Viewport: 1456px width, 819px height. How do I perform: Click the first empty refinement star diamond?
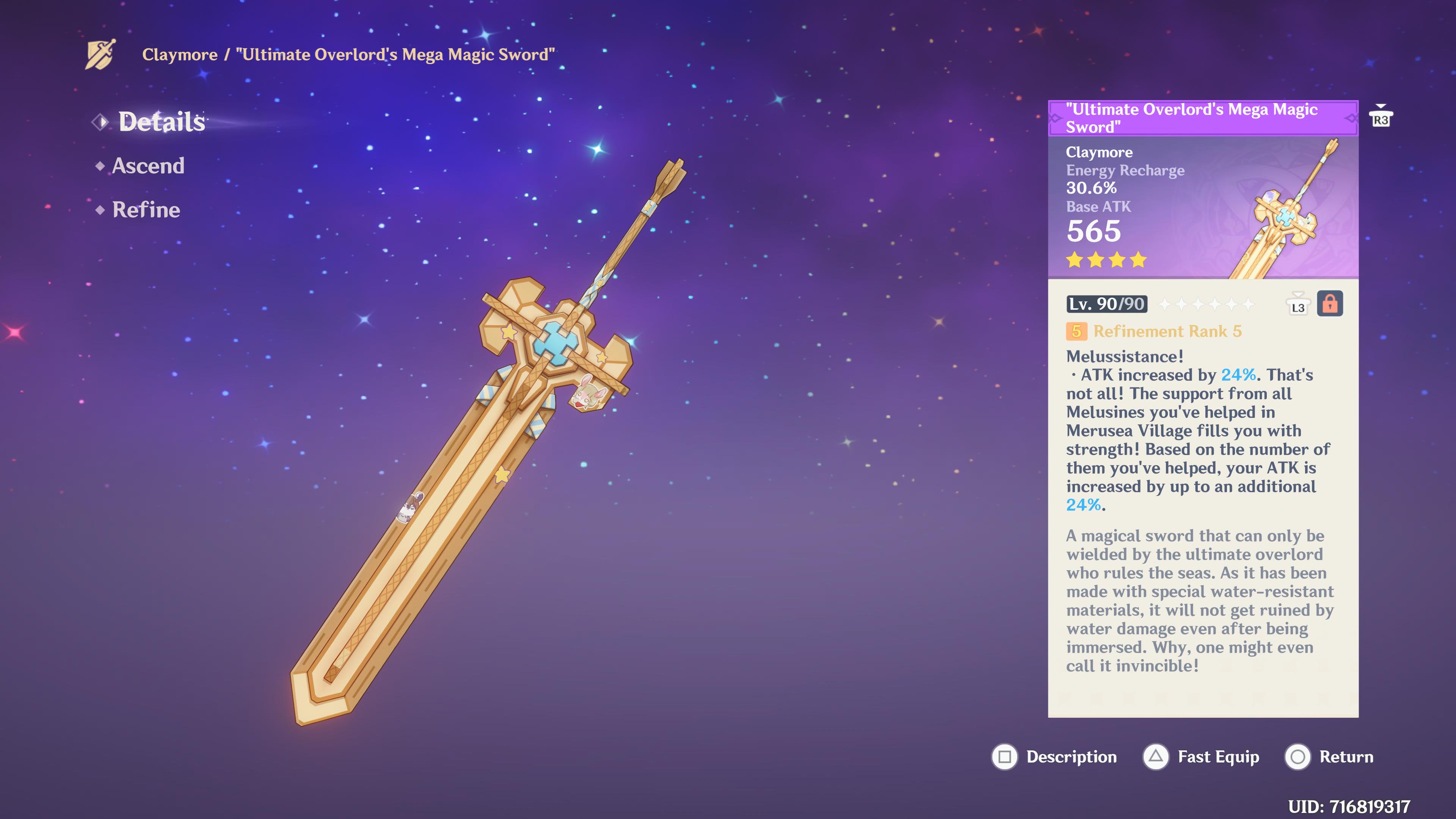(1166, 305)
